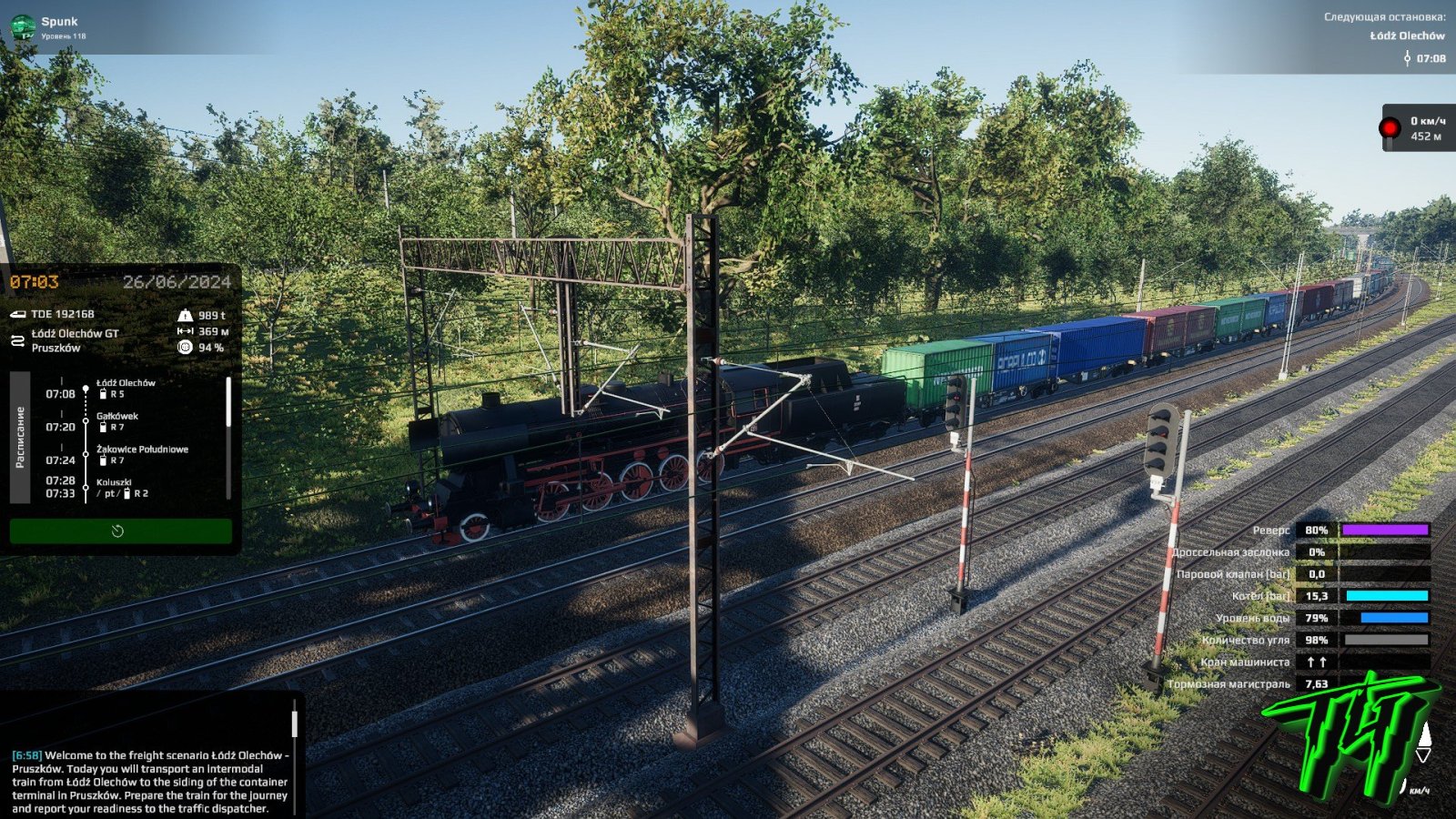Viewport: 1456px width, 819px height.
Task: Open the Spunk player profile avatar
Action: coord(22,27)
